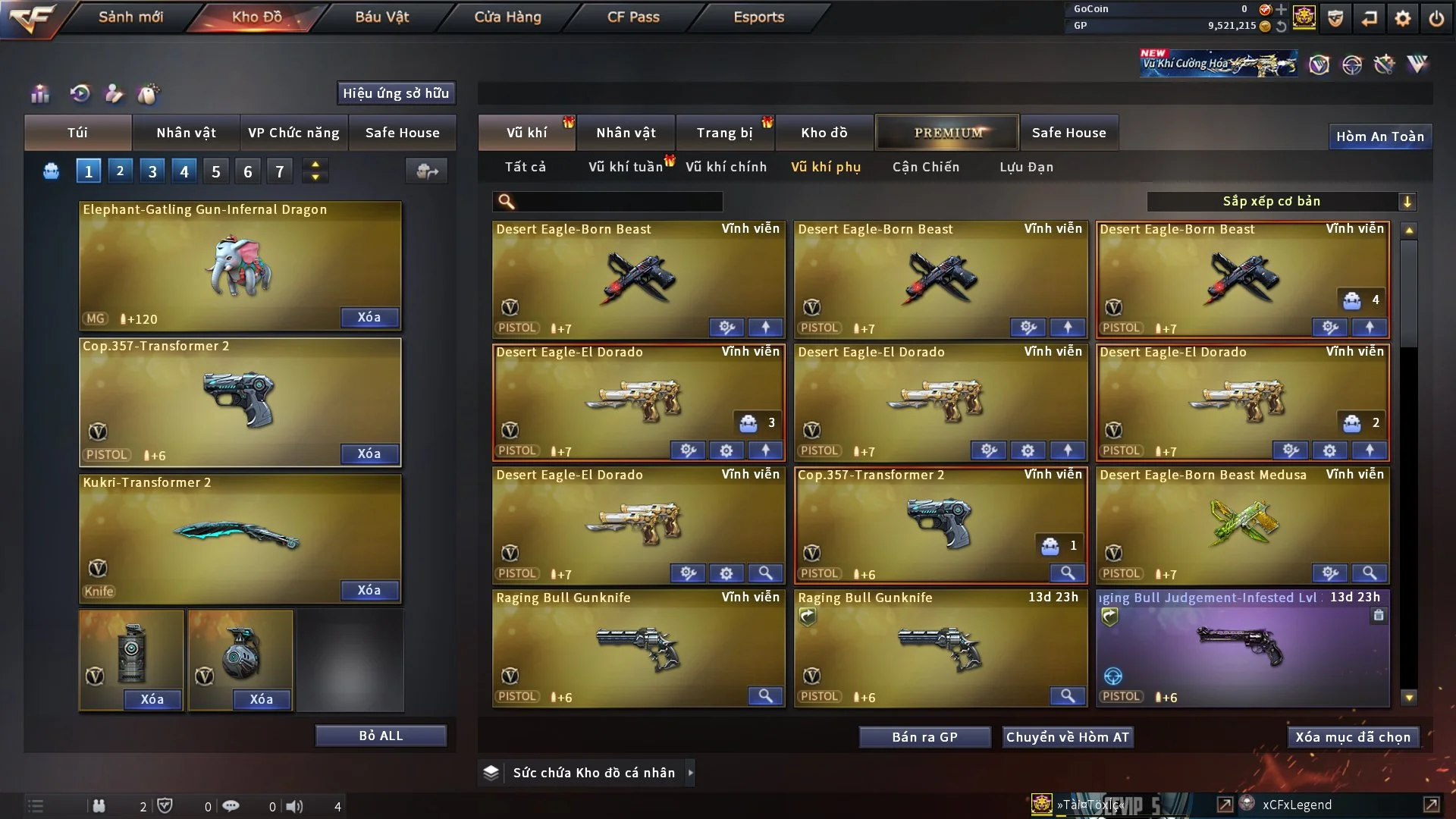Filter by Cận Chiến melee weapons
The image size is (1456, 819).
coord(925,167)
